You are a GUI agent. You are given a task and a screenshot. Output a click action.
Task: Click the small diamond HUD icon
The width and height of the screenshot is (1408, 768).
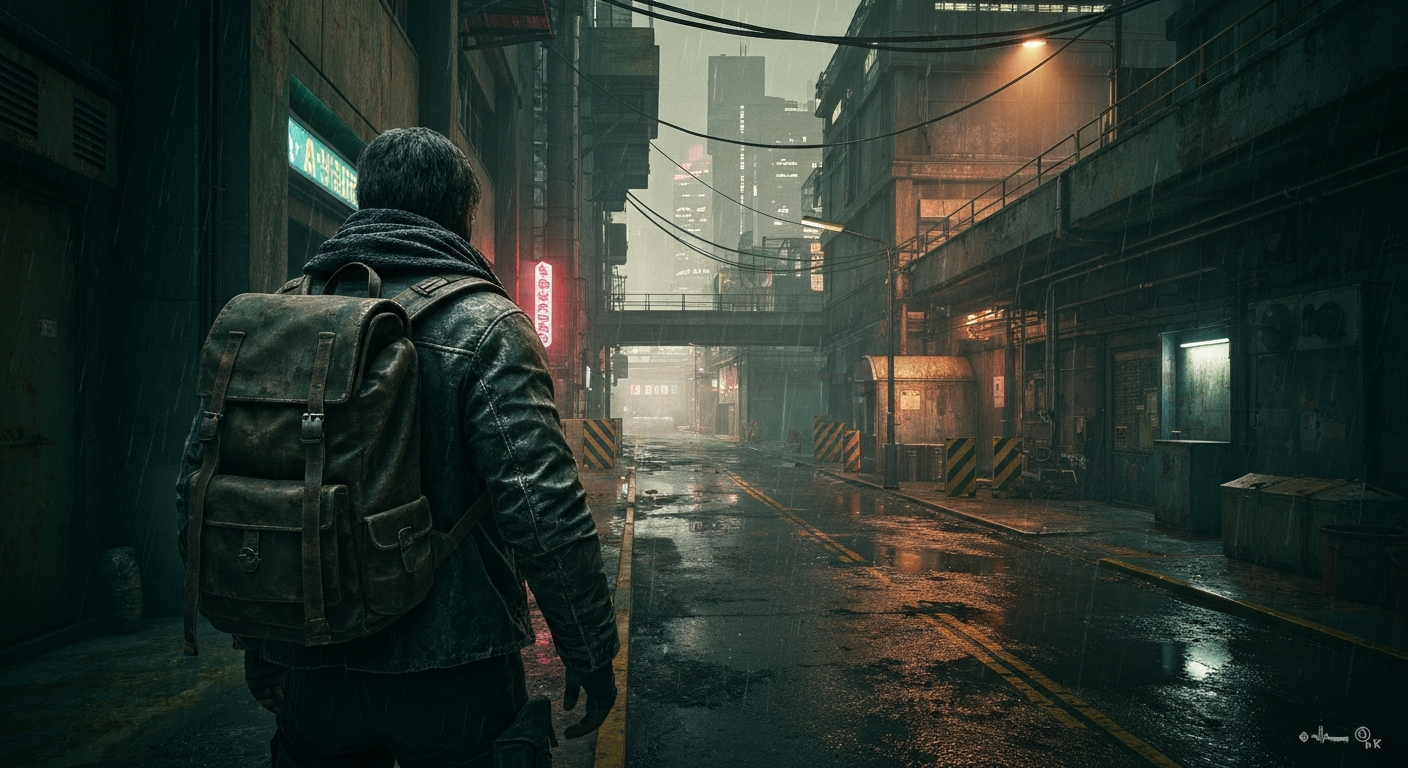click(x=1303, y=736)
